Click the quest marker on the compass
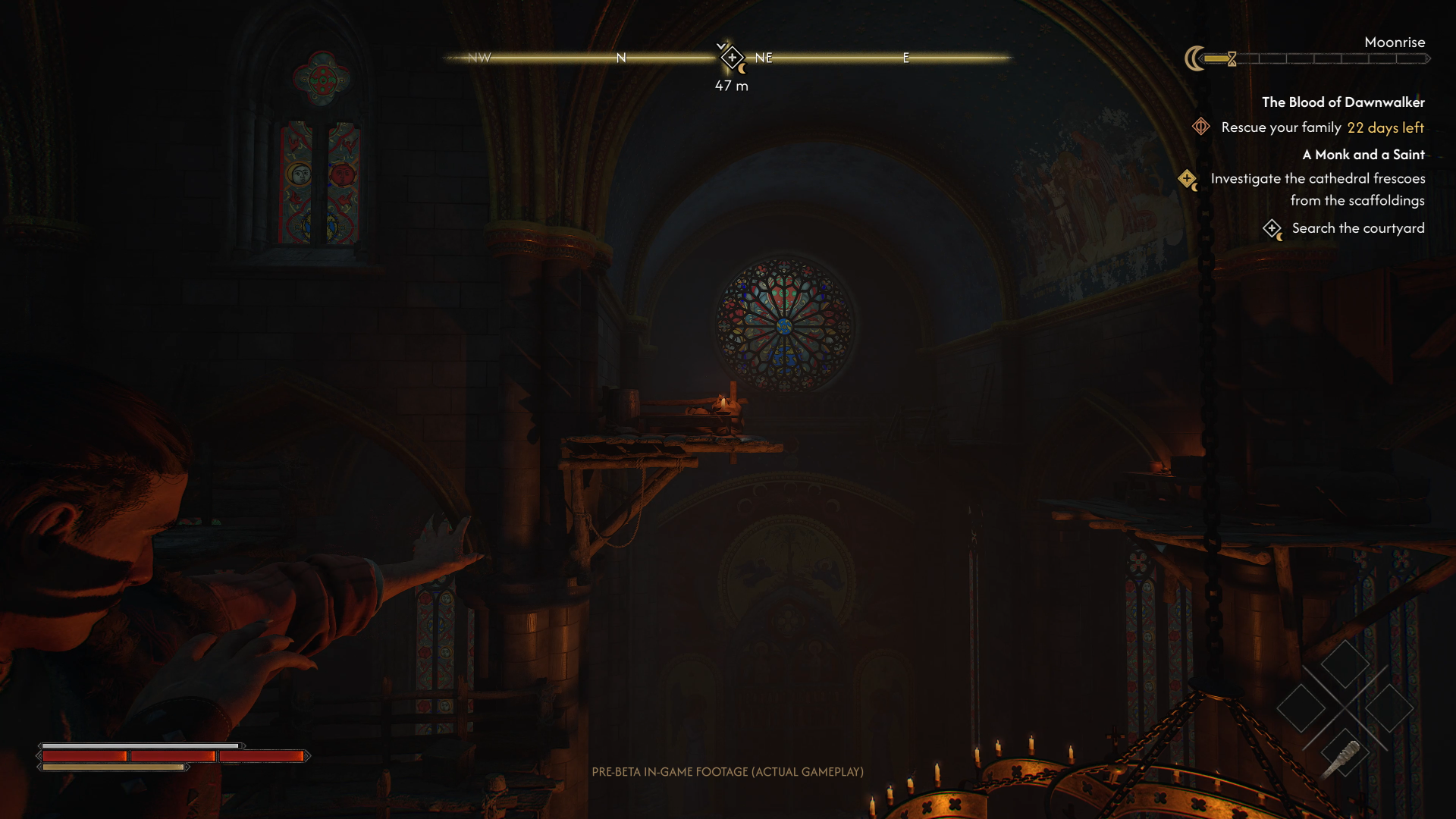Viewport: 1456px width, 819px height. [732, 58]
